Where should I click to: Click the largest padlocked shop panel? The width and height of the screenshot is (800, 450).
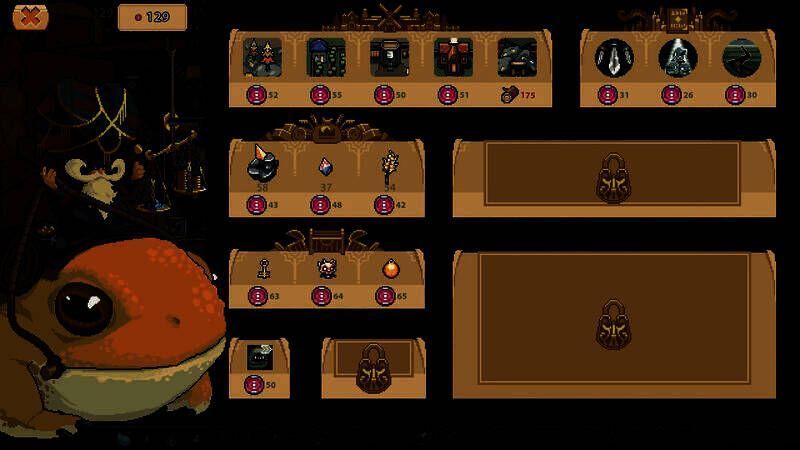pyautogui.click(x=613, y=318)
